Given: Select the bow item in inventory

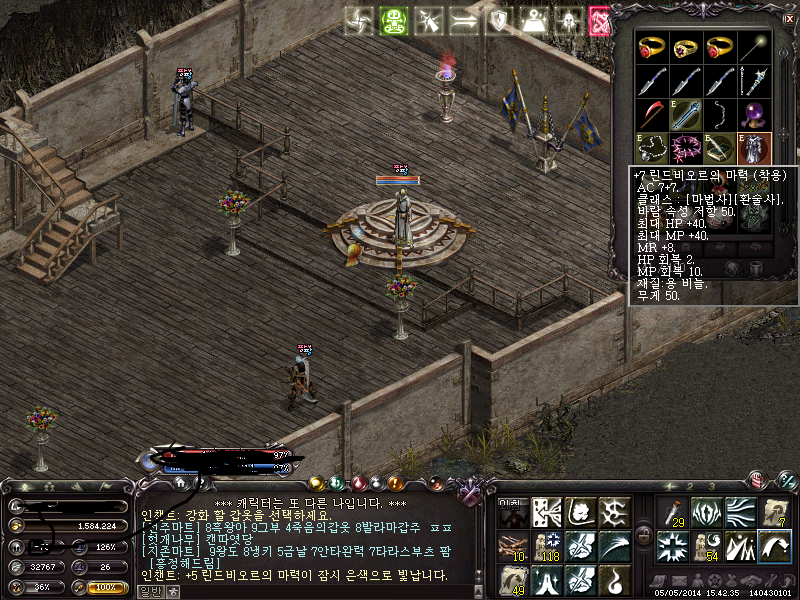Looking at the screenshot, I should tap(720, 114).
